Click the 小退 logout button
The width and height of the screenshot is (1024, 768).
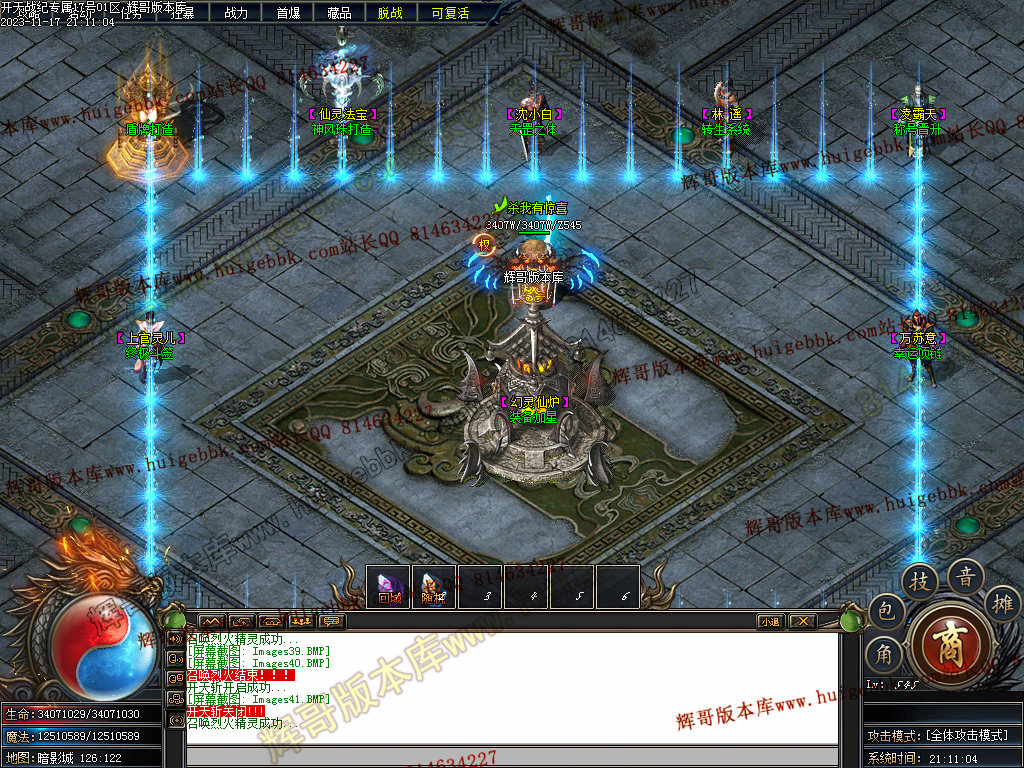(769, 621)
